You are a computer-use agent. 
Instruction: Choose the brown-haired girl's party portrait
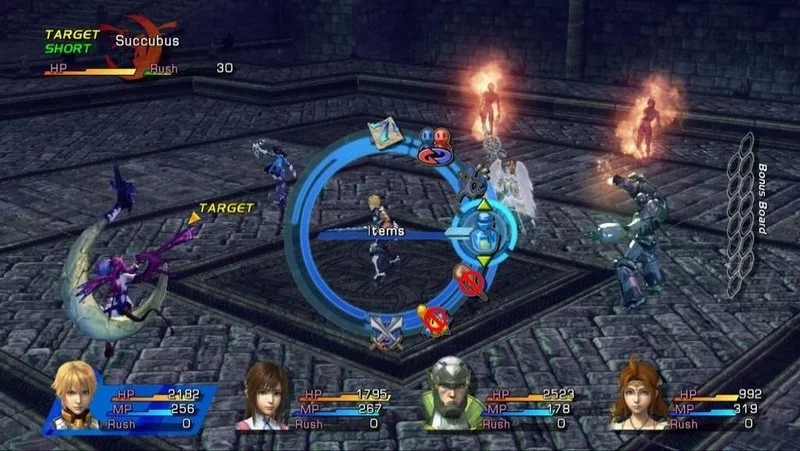(264, 396)
